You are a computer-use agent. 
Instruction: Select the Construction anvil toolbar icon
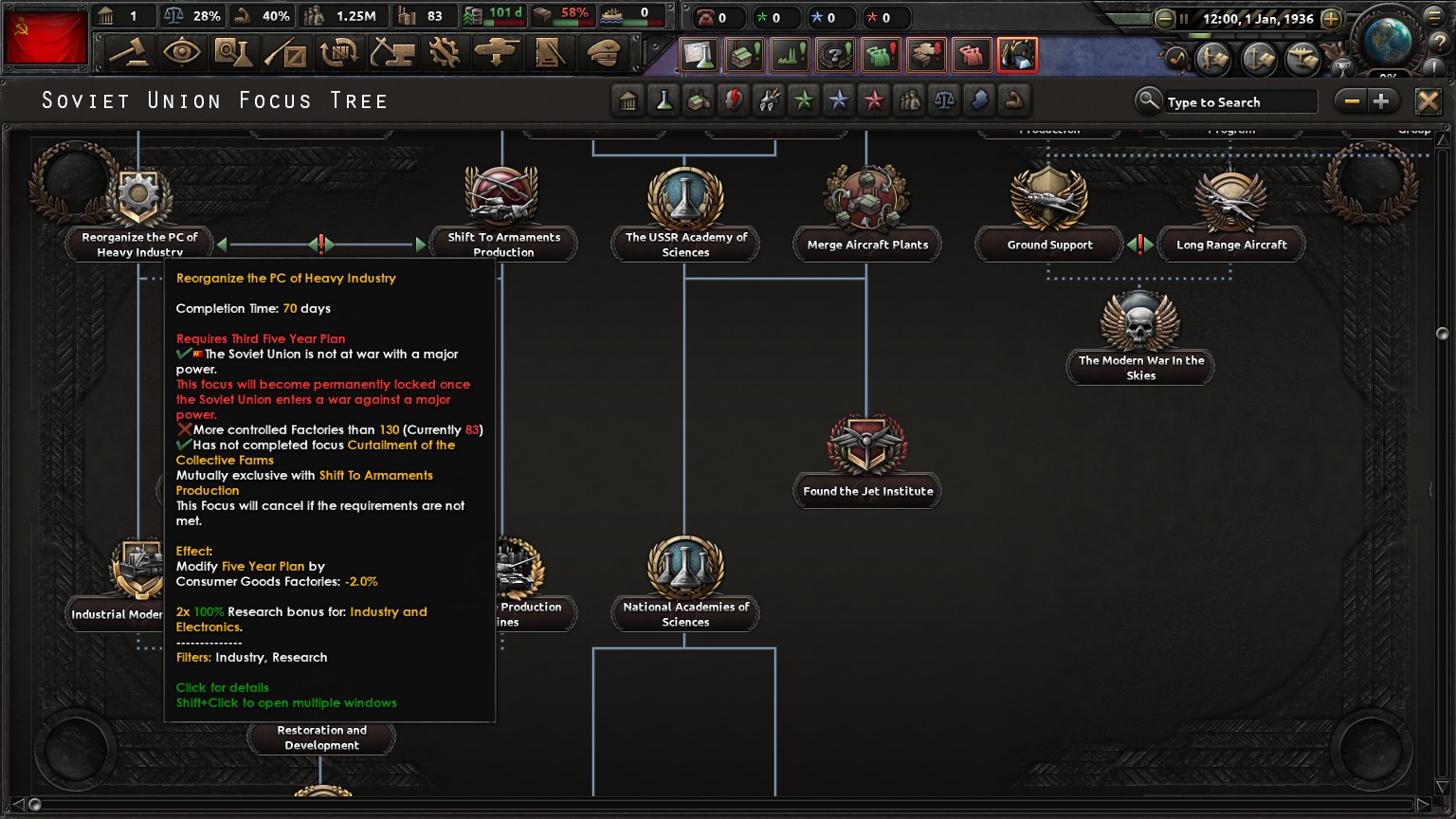(392, 54)
